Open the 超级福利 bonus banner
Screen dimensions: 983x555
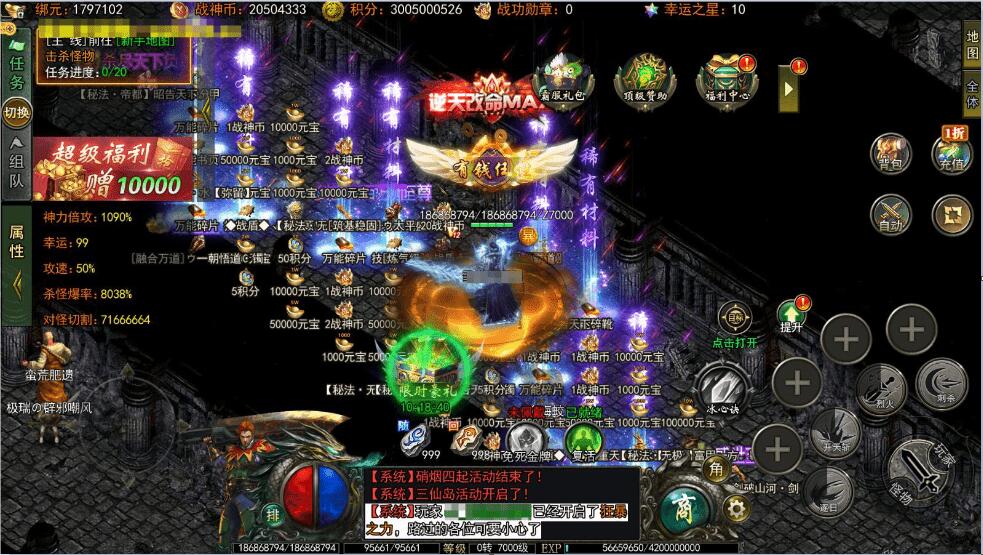(x=112, y=168)
